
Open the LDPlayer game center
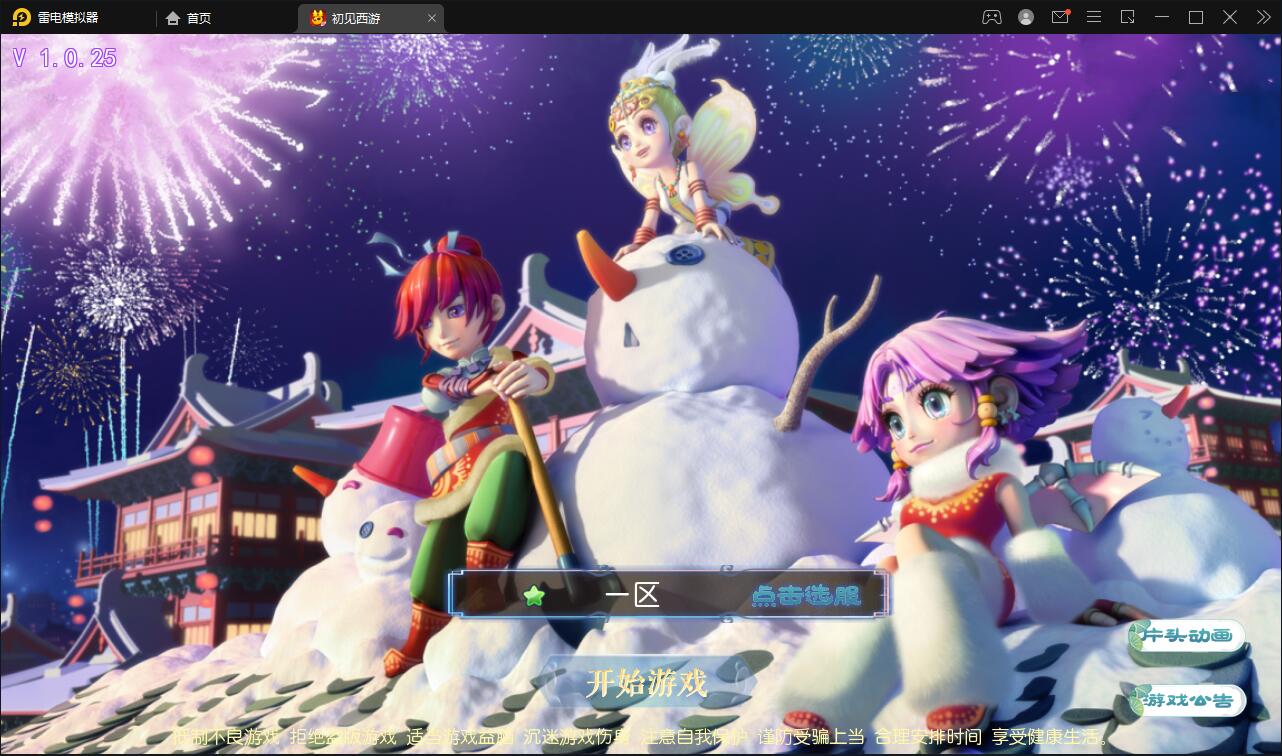pos(990,17)
